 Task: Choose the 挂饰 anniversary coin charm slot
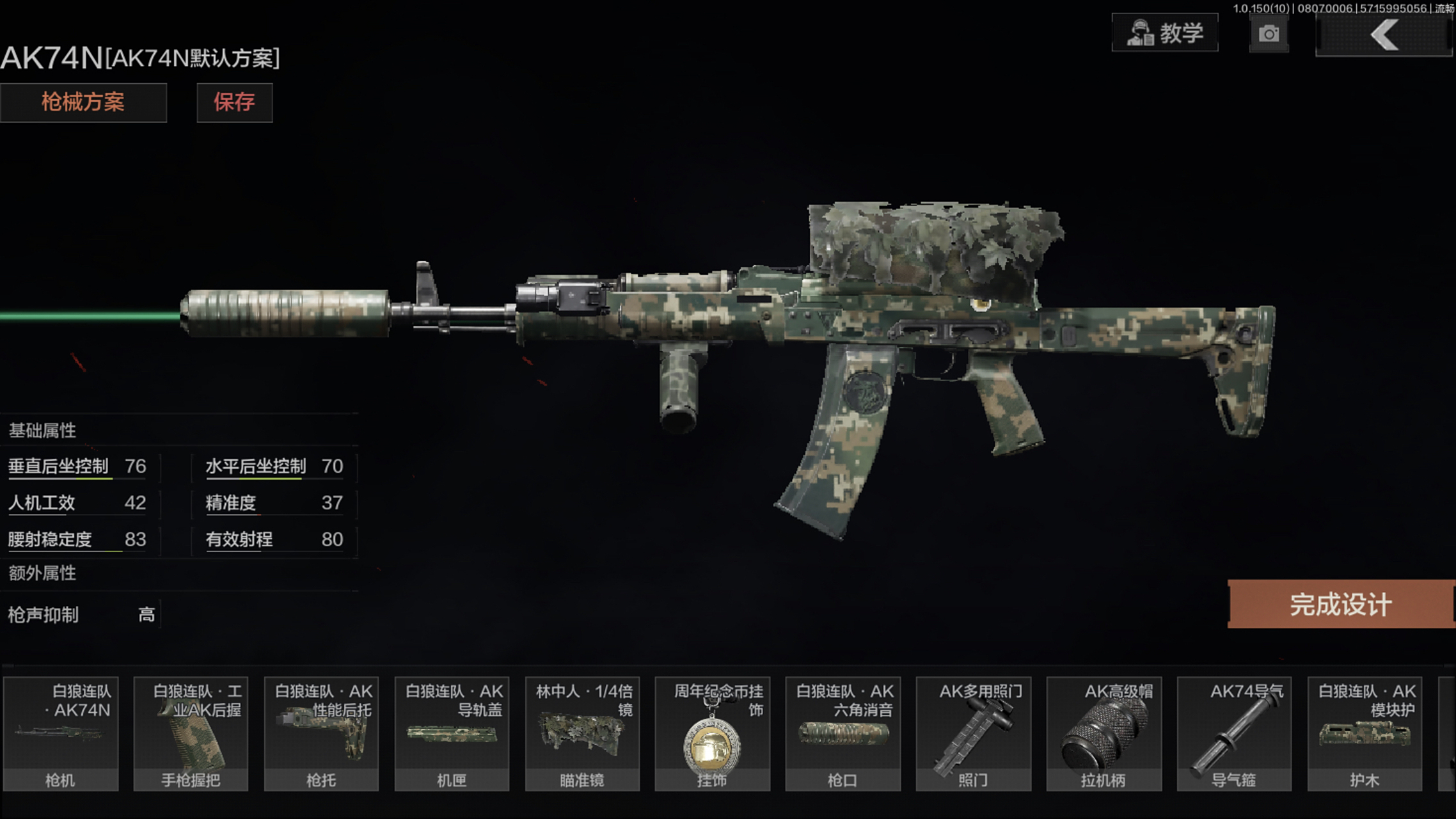click(712, 734)
